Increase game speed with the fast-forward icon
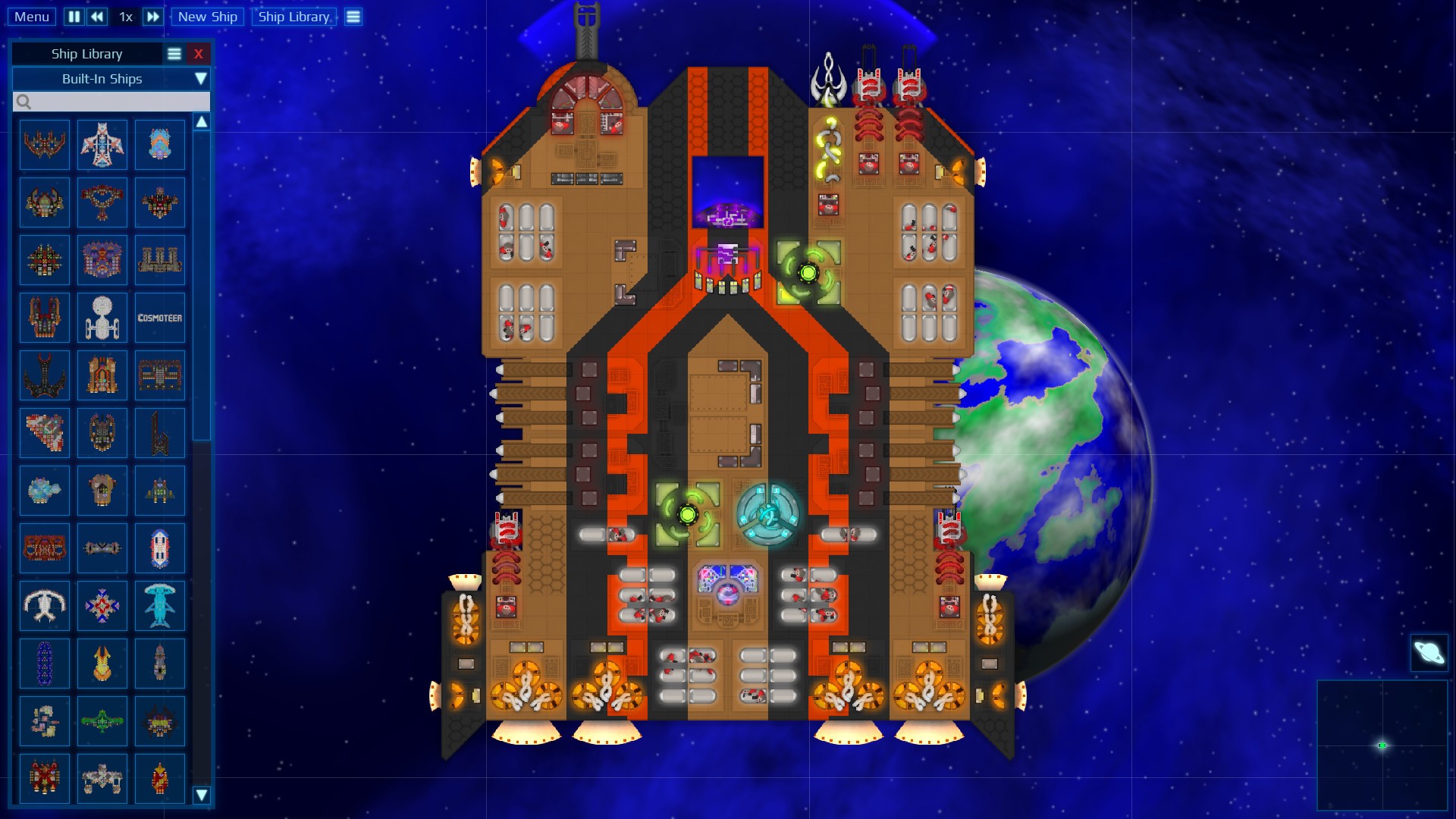The image size is (1456, 819). coord(152,16)
